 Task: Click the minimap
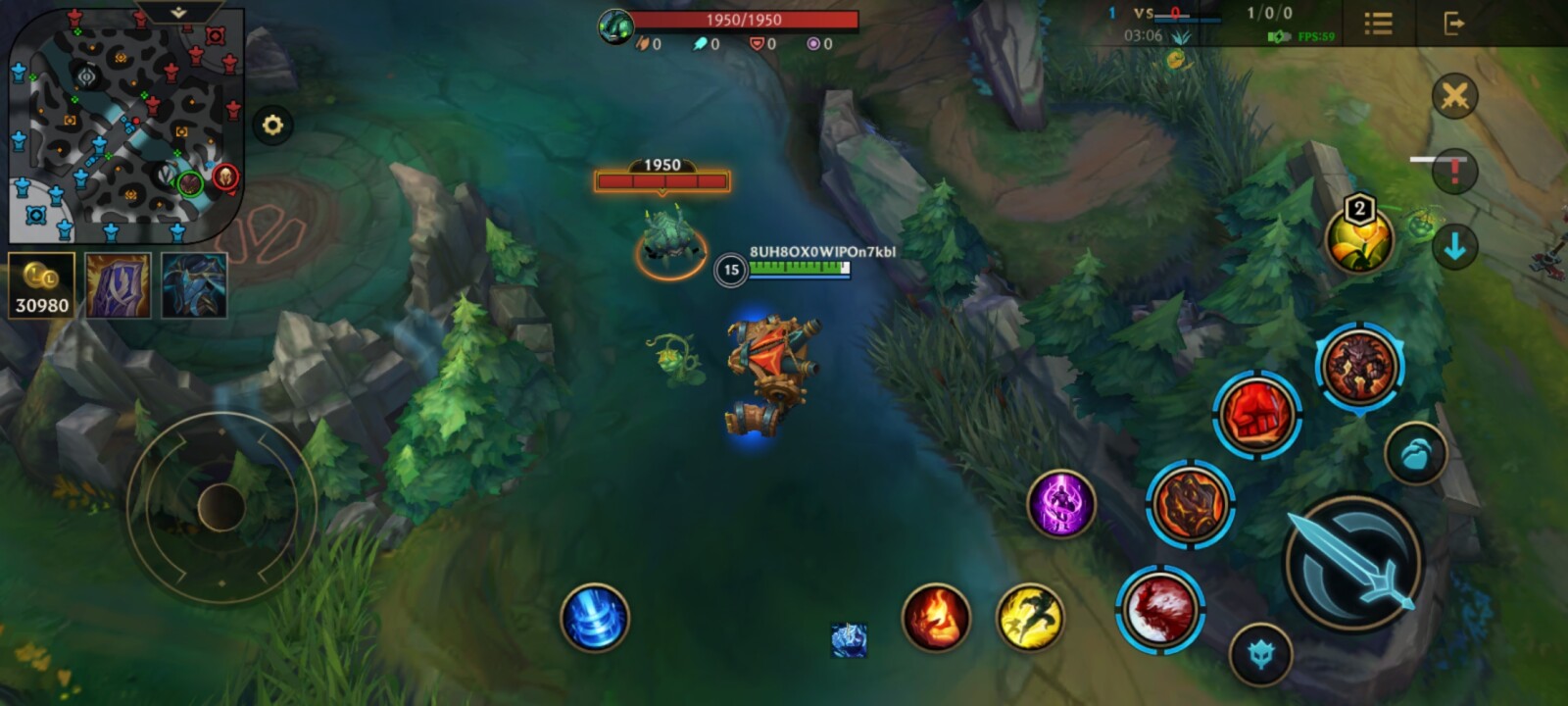coord(125,126)
